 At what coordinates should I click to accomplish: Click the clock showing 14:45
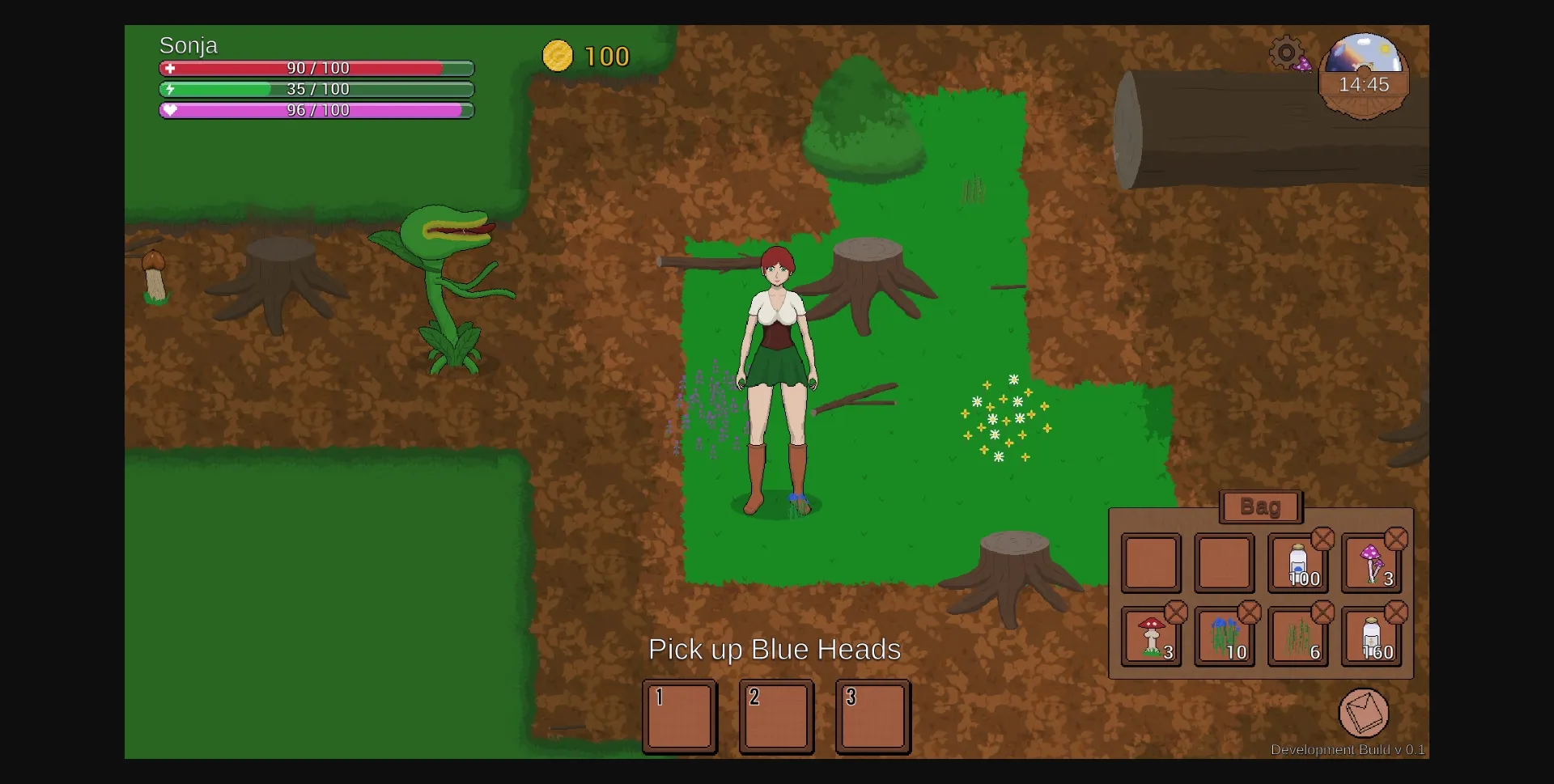click(x=1364, y=84)
